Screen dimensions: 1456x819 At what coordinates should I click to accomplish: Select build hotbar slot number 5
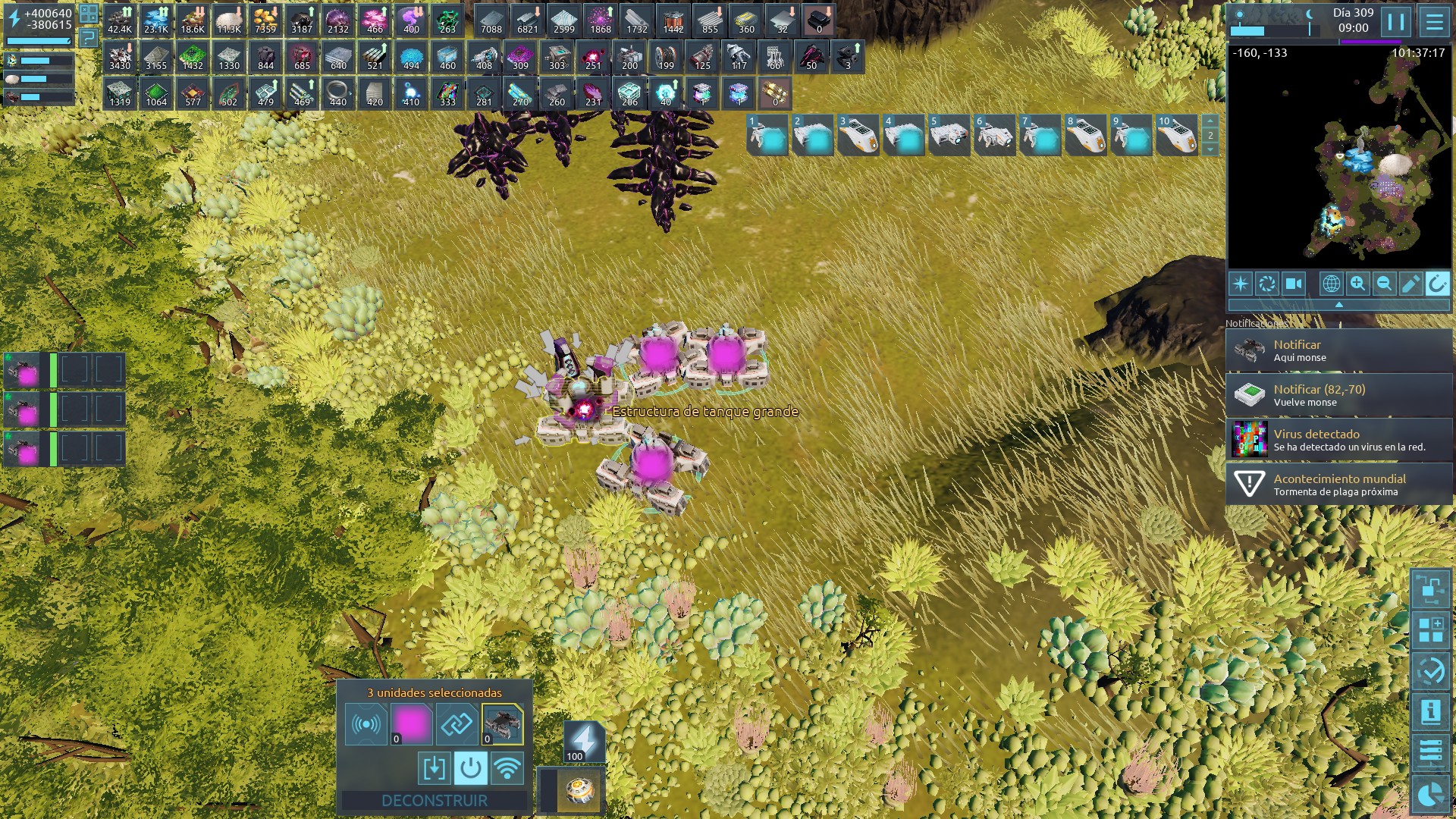coord(948,135)
